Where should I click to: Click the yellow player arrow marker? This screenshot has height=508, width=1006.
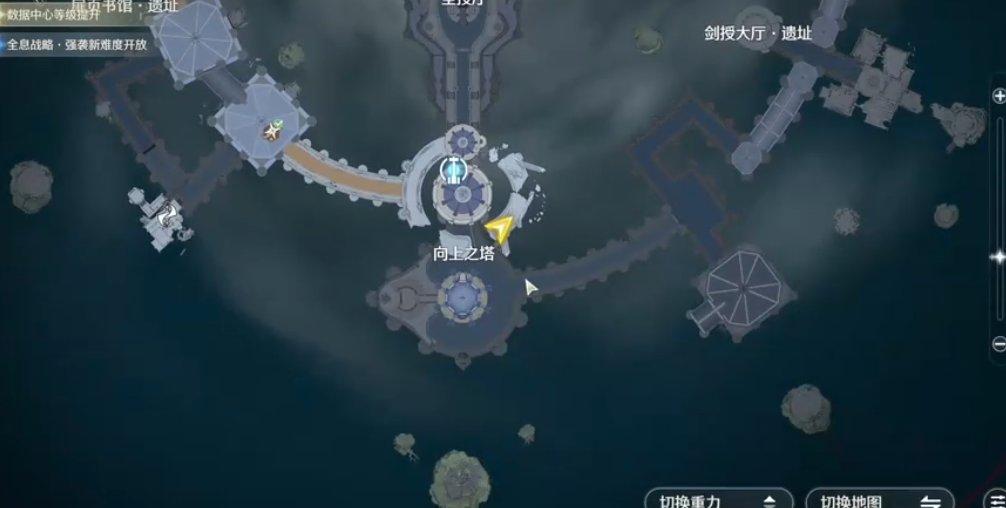(500, 229)
